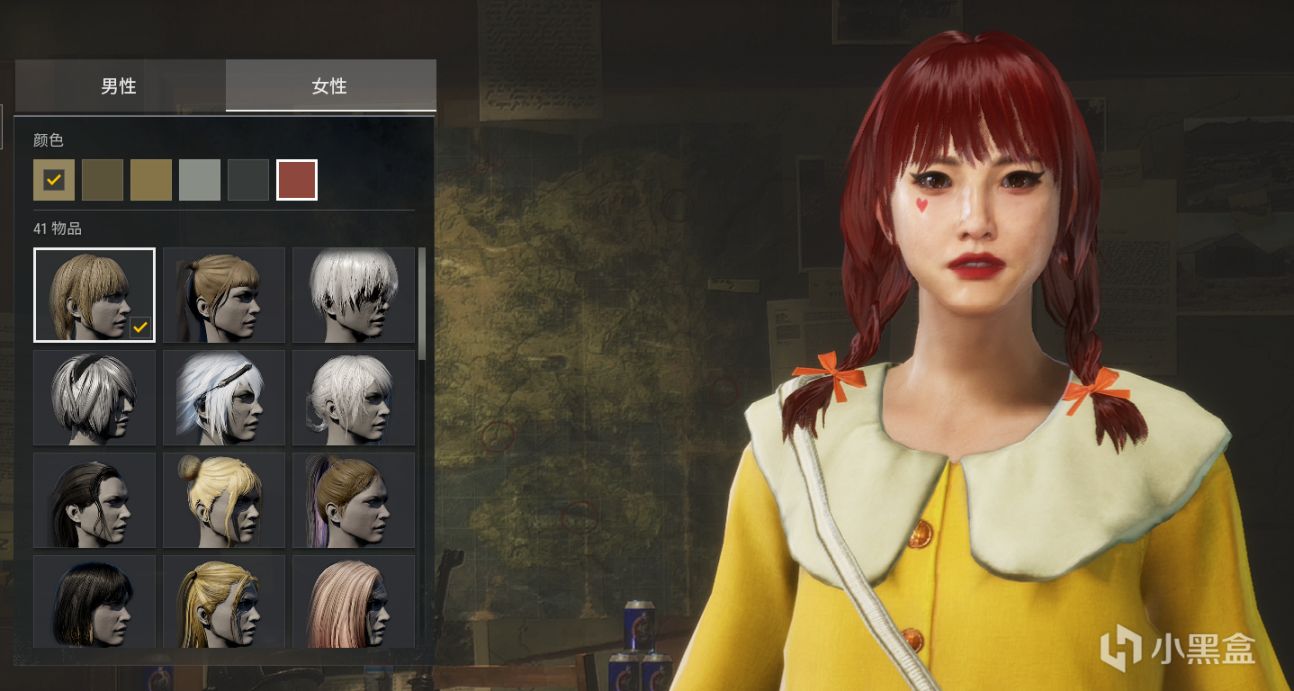1294x691 pixels.
Task: Pick the light gray hair color swatch
Action: [x=200, y=180]
